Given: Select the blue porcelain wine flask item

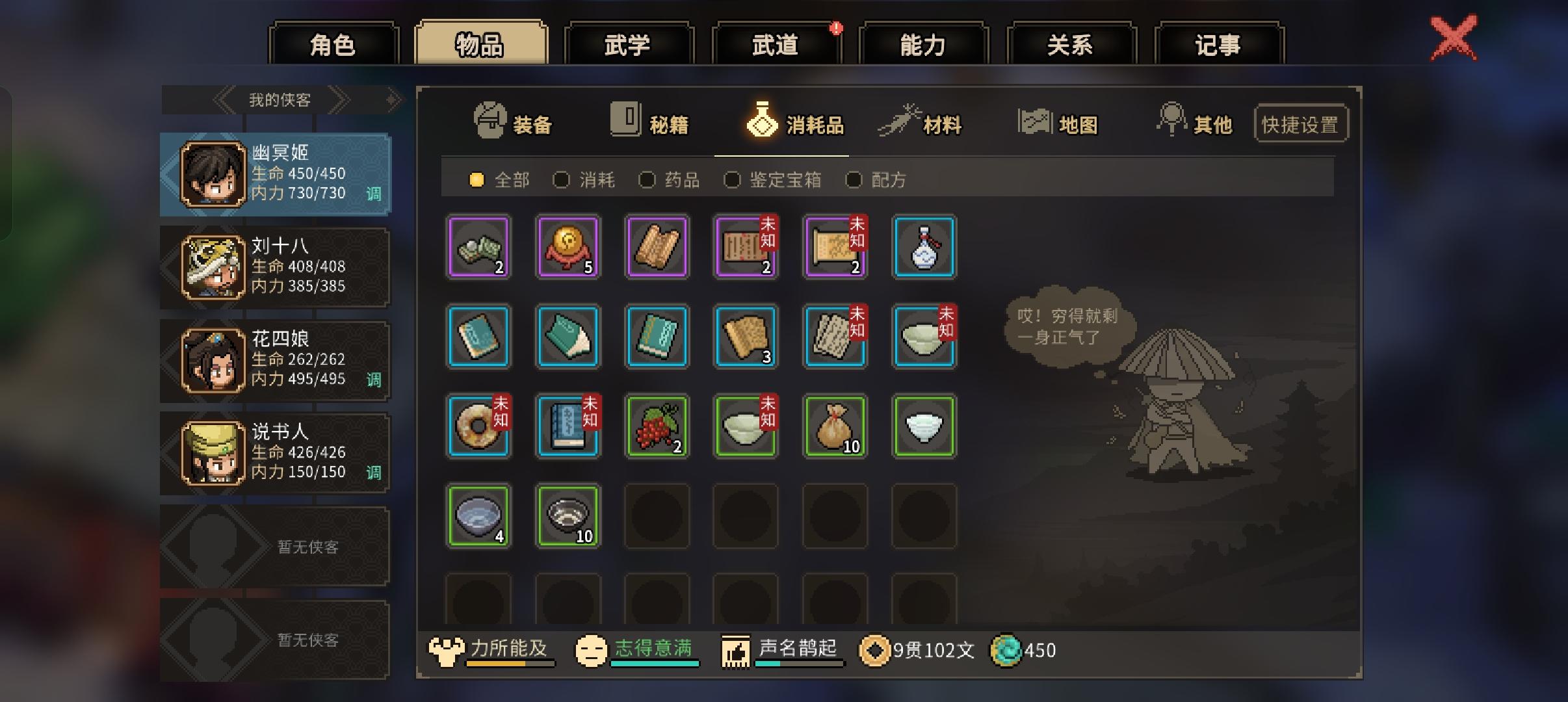Looking at the screenshot, I should (x=924, y=248).
